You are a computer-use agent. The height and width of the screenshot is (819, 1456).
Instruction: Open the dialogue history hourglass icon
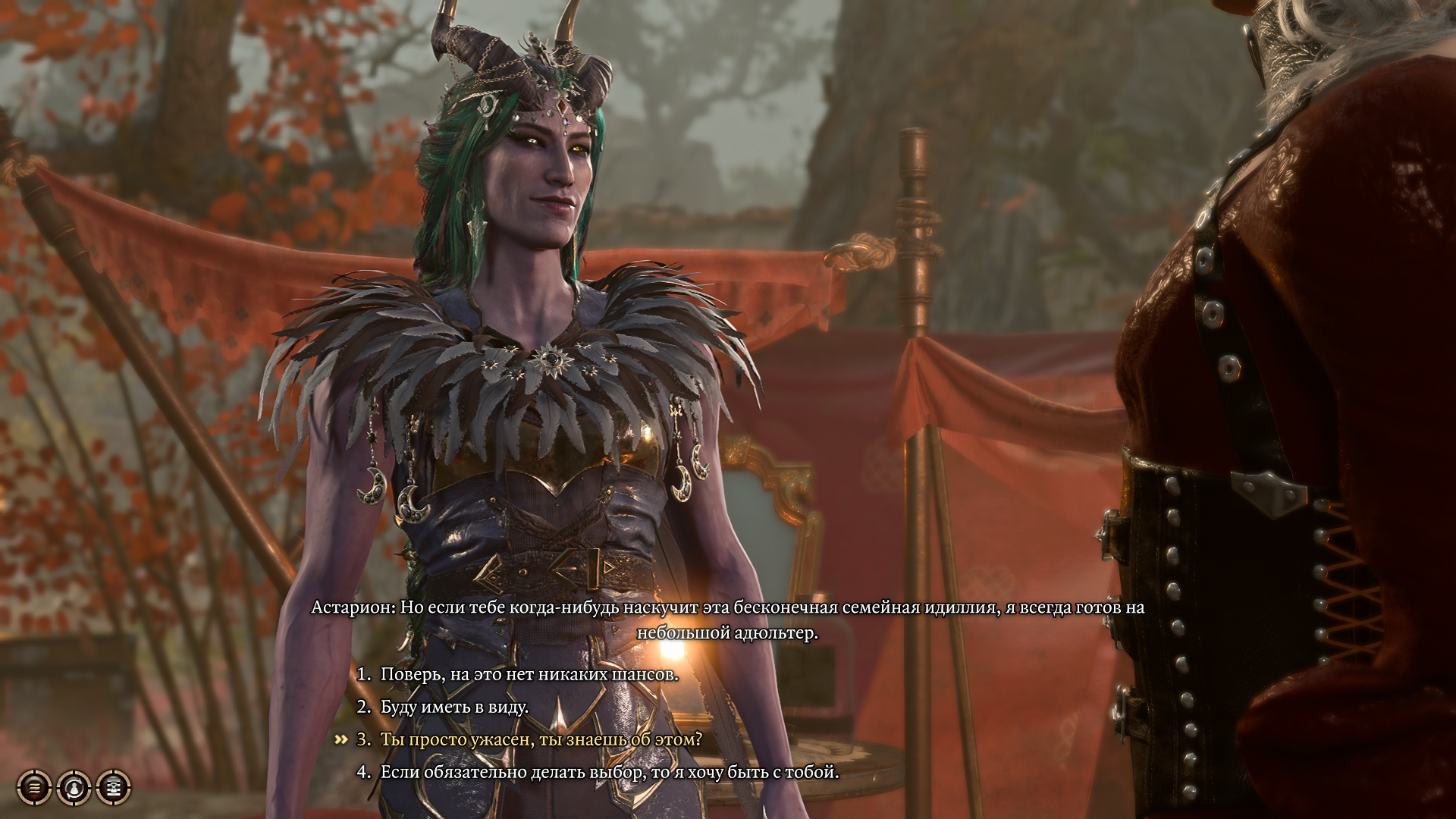coord(114,788)
